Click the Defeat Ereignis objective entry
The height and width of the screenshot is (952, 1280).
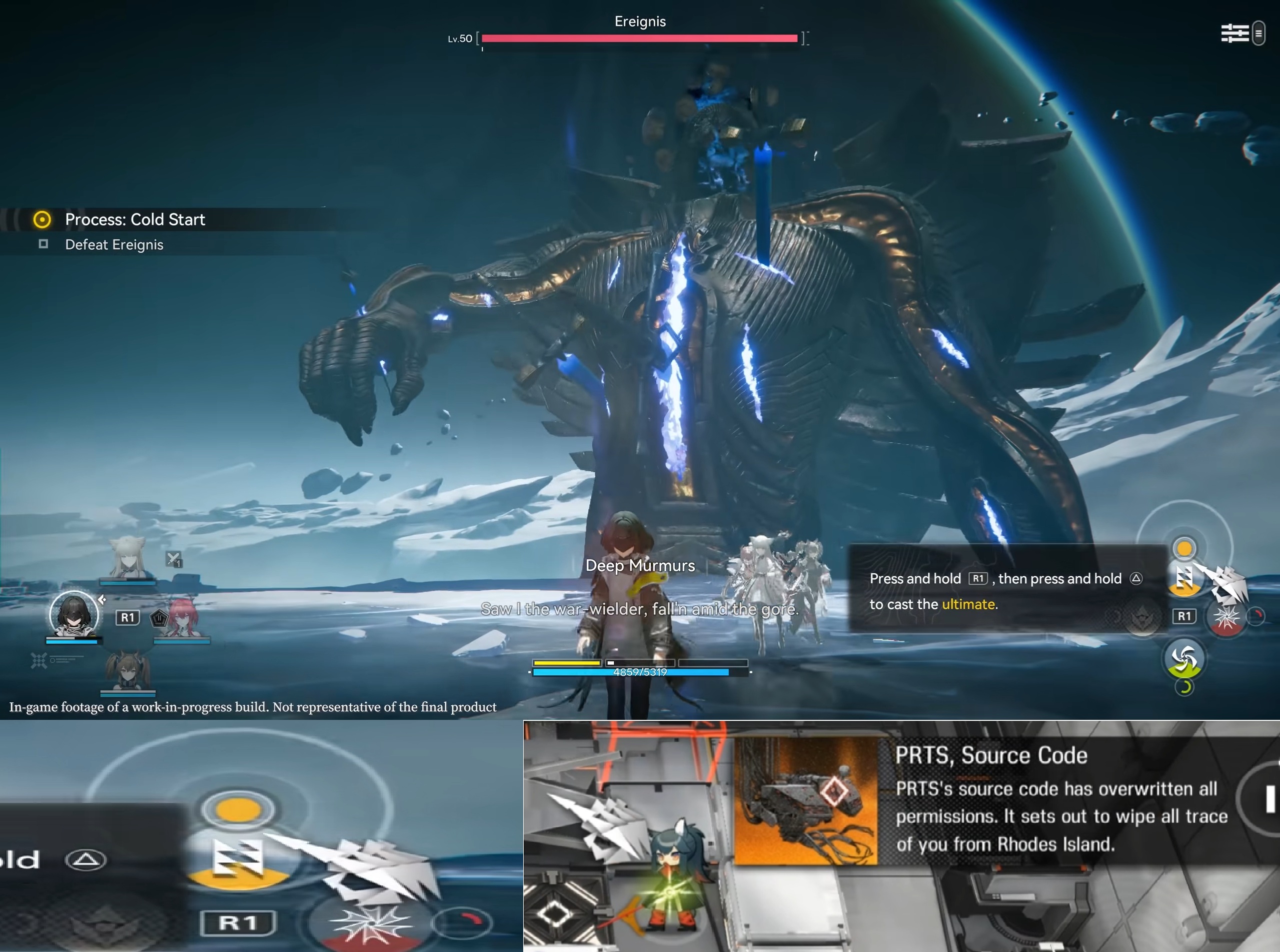point(114,245)
